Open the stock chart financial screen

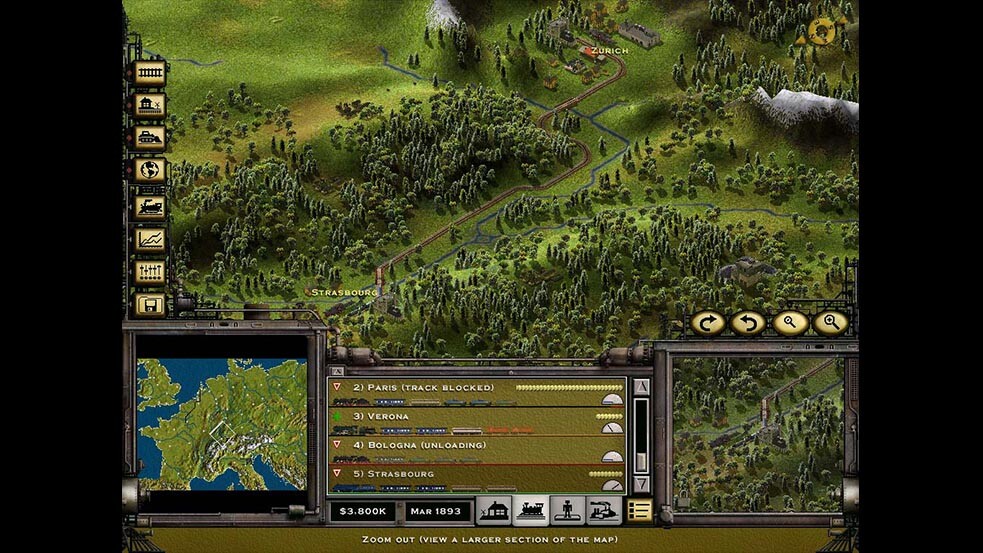pos(149,239)
